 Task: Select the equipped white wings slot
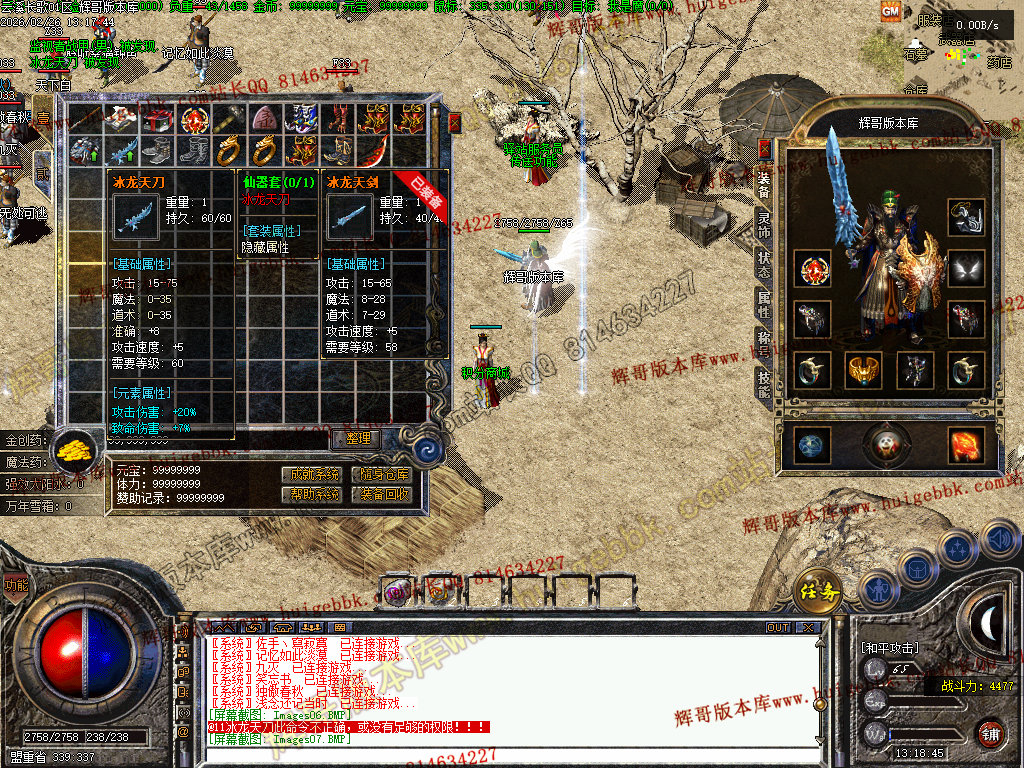966,268
